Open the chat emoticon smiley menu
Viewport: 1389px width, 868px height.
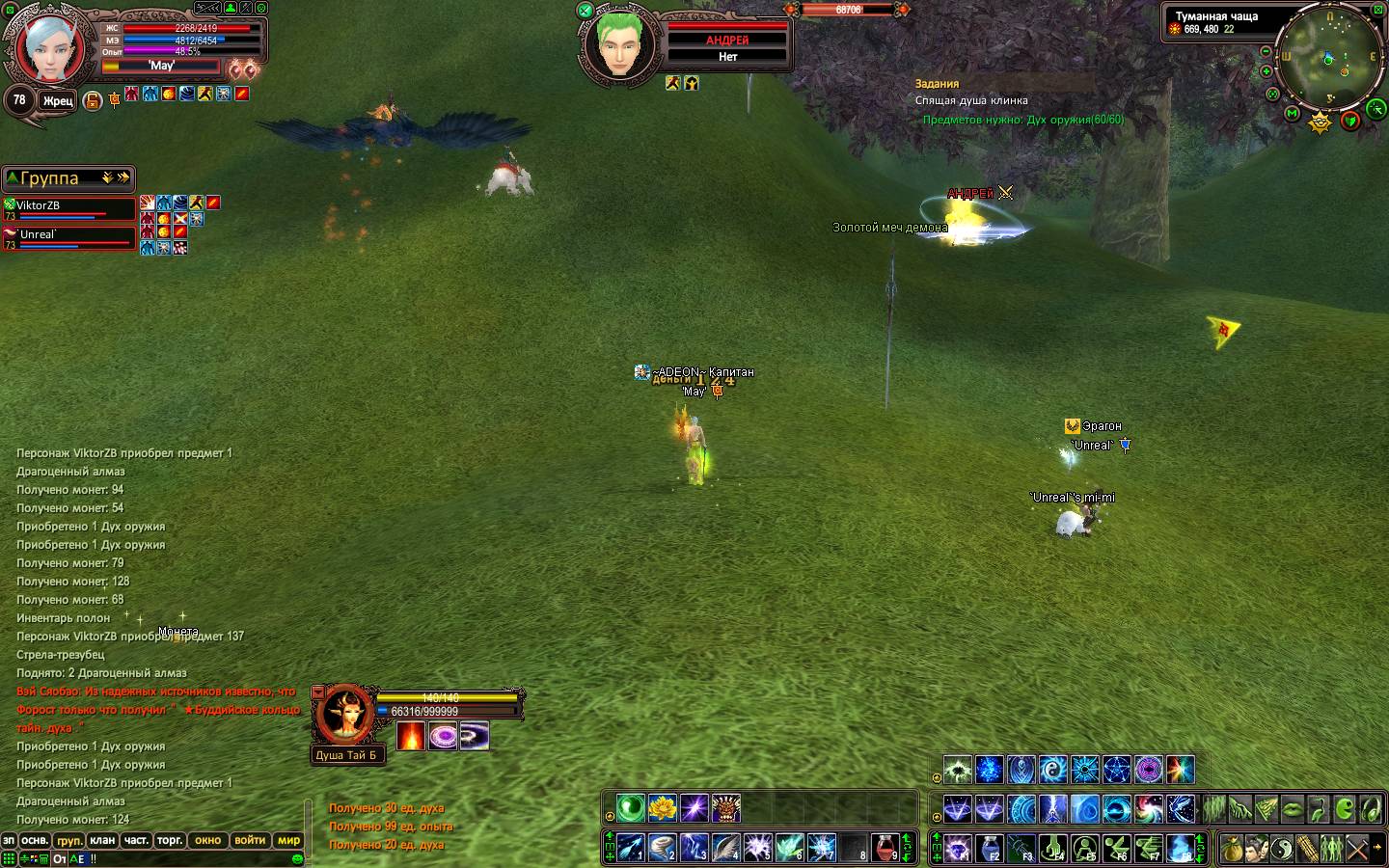click(297, 857)
